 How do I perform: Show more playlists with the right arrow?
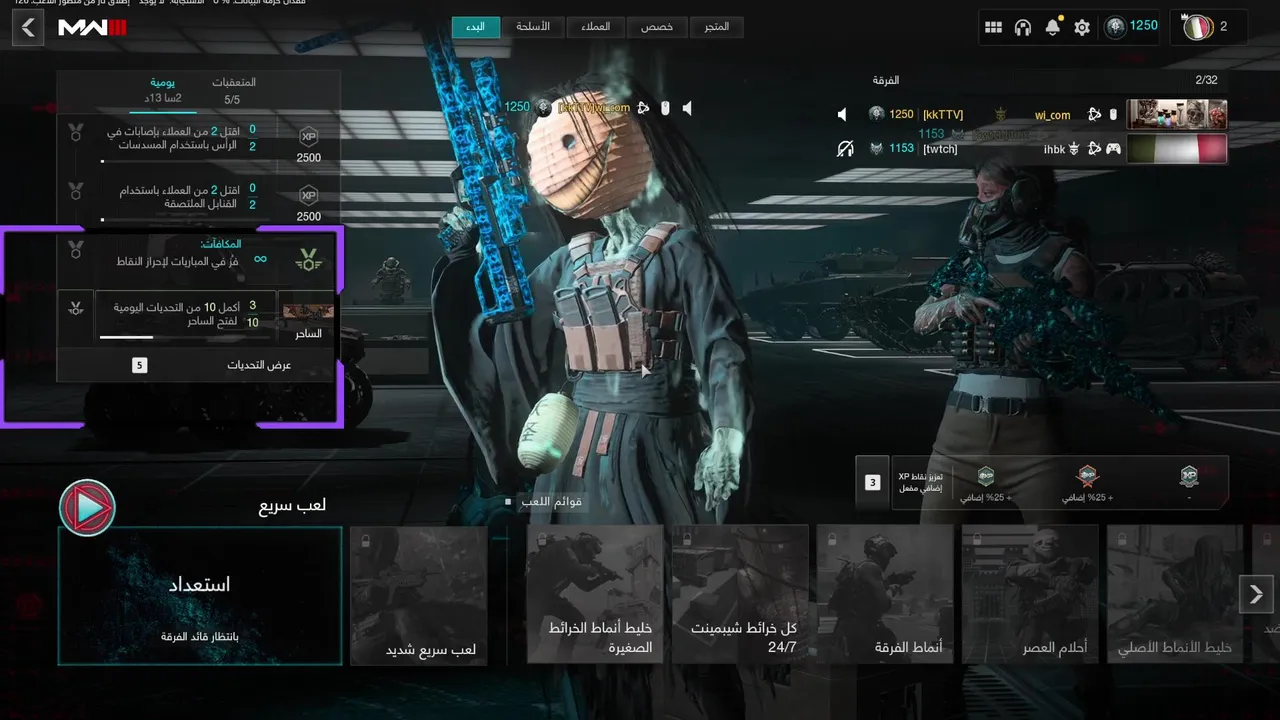[x=1256, y=594]
